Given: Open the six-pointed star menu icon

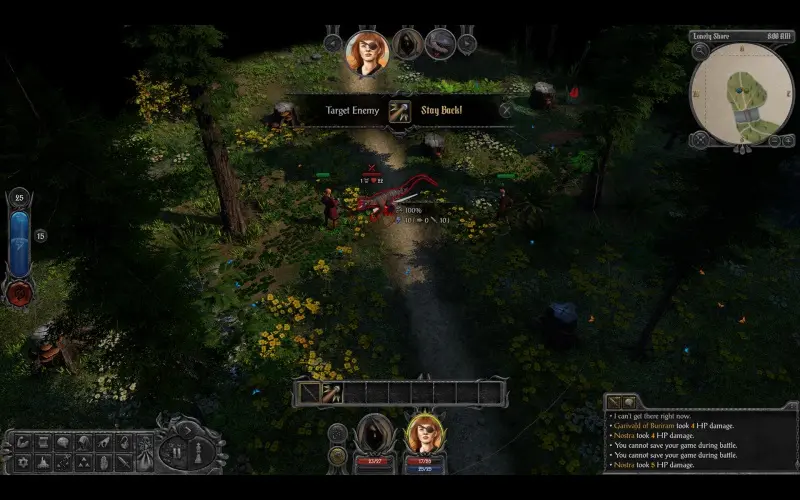Looking at the screenshot, I should point(23,462).
